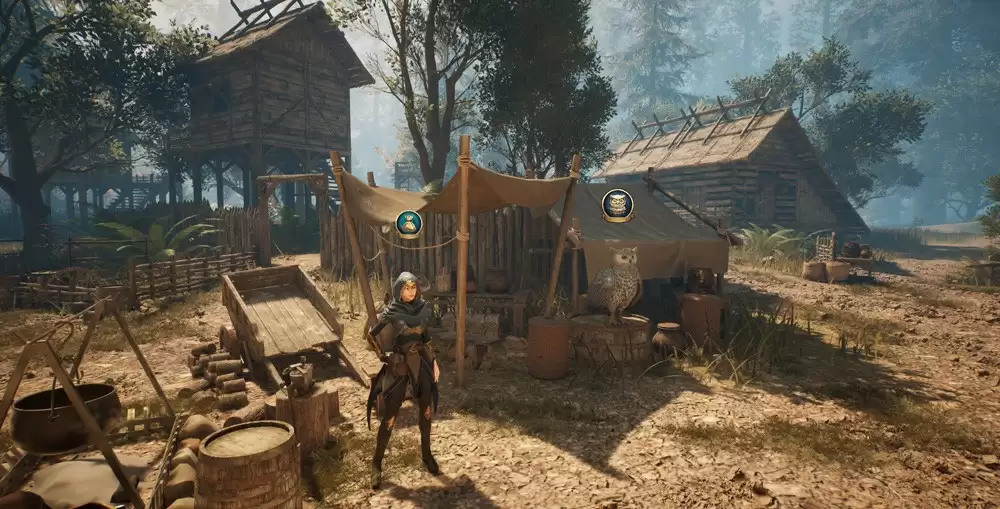Open the owl emblem marker
The height and width of the screenshot is (509, 1000).
coord(617,205)
